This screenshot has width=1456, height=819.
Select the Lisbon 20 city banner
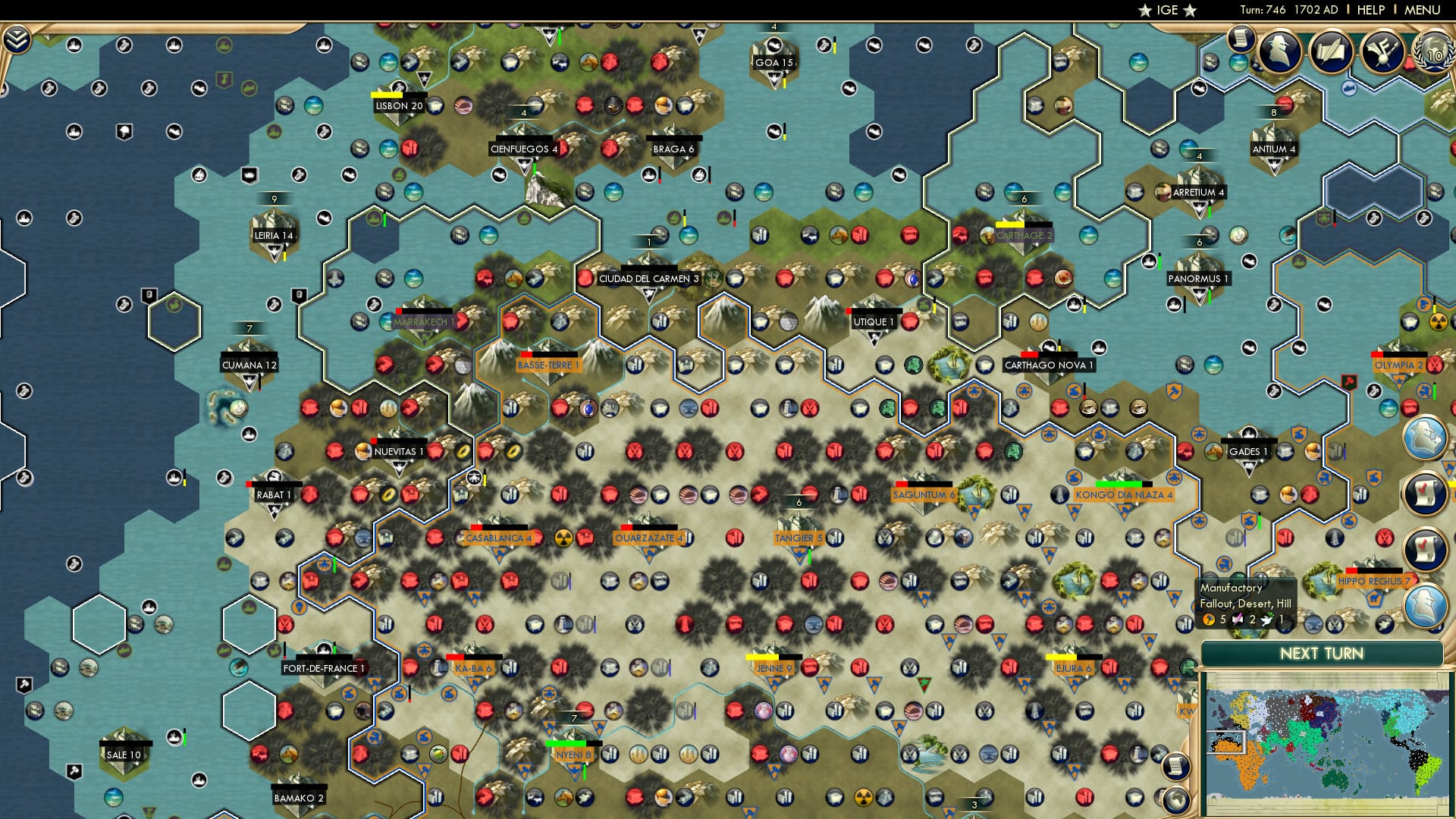pyautogui.click(x=397, y=106)
